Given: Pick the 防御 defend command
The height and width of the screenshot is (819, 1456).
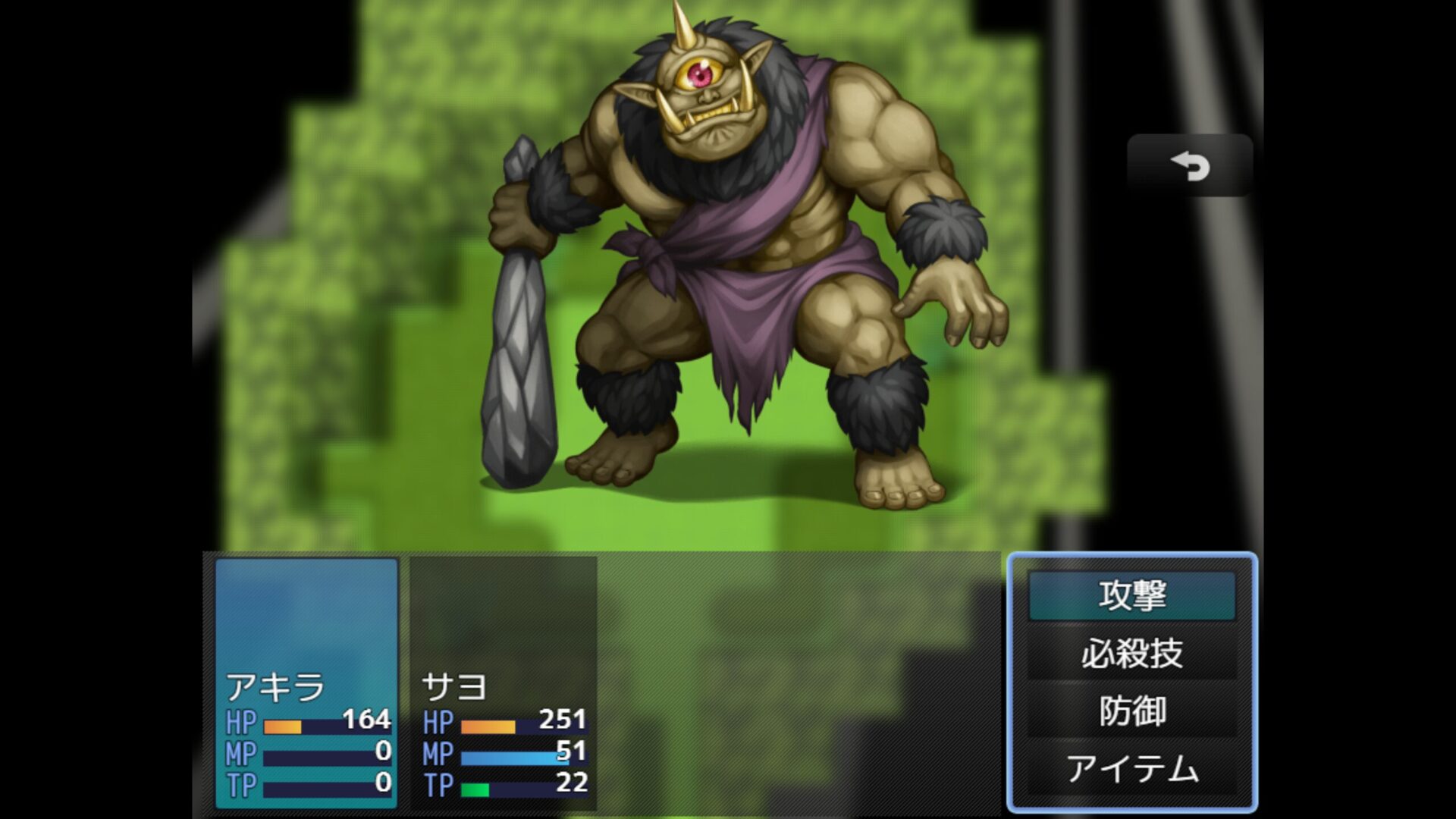Looking at the screenshot, I should [x=1131, y=711].
